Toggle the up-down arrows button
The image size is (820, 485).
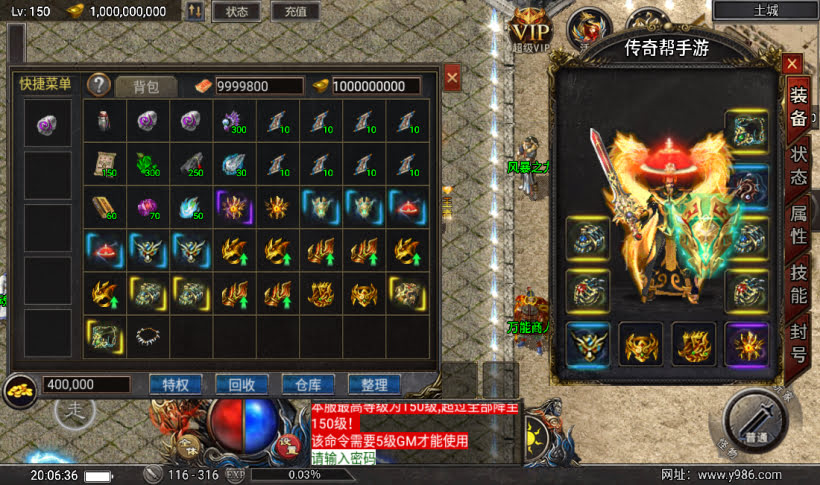click(x=194, y=12)
